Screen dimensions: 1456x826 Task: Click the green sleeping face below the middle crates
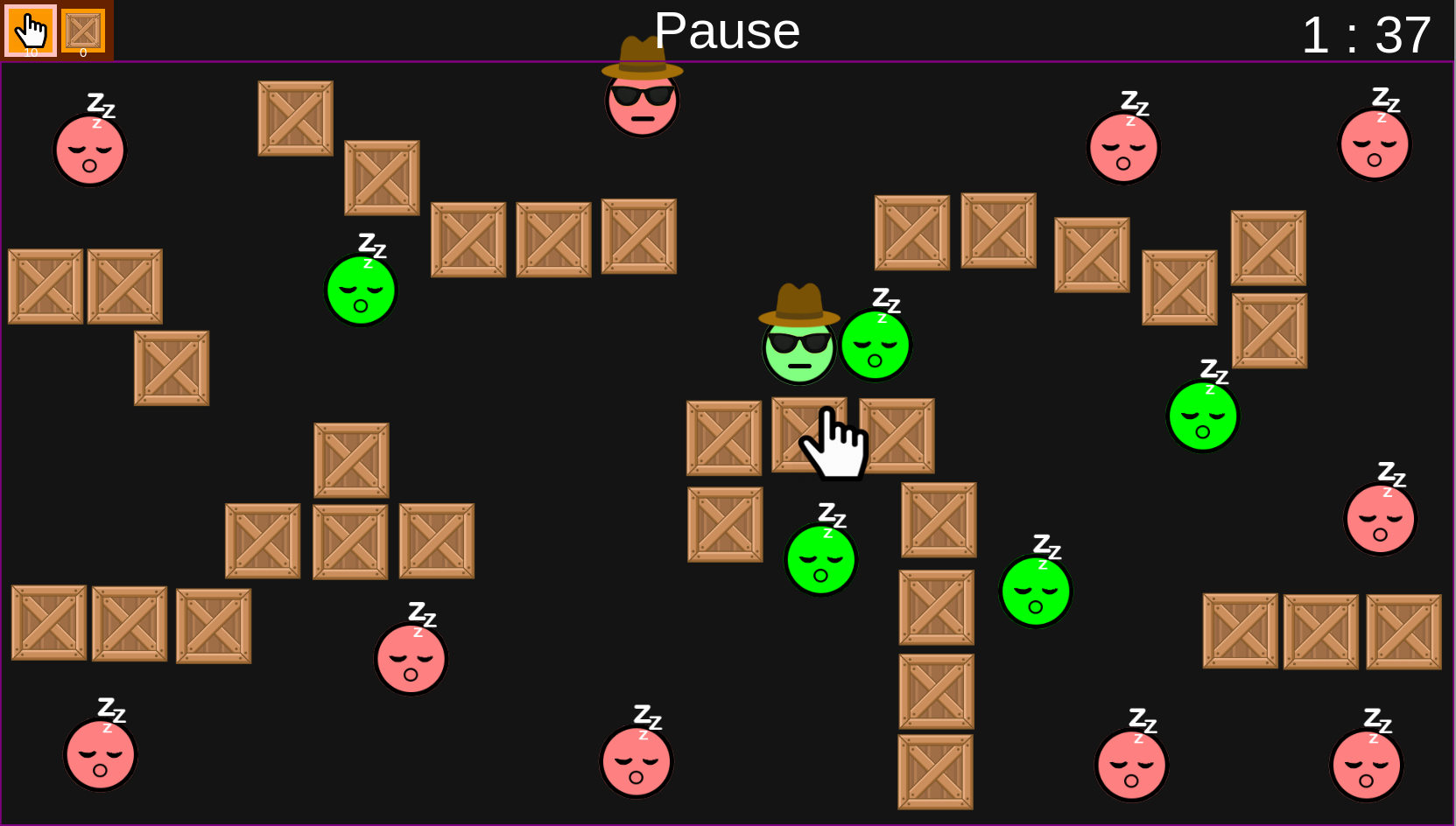click(819, 560)
